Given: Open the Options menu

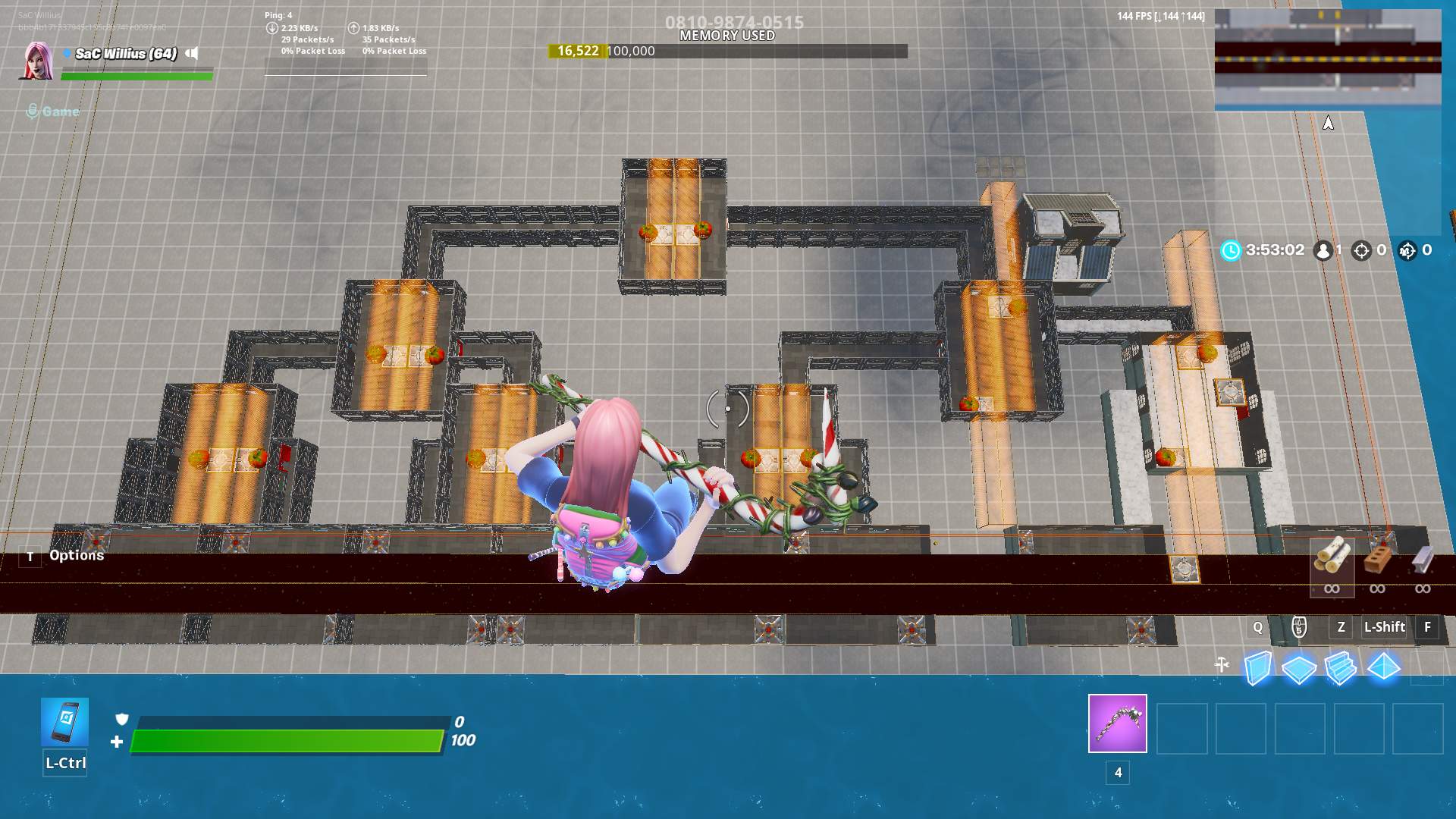Looking at the screenshot, I should click(x=76, y=555).
